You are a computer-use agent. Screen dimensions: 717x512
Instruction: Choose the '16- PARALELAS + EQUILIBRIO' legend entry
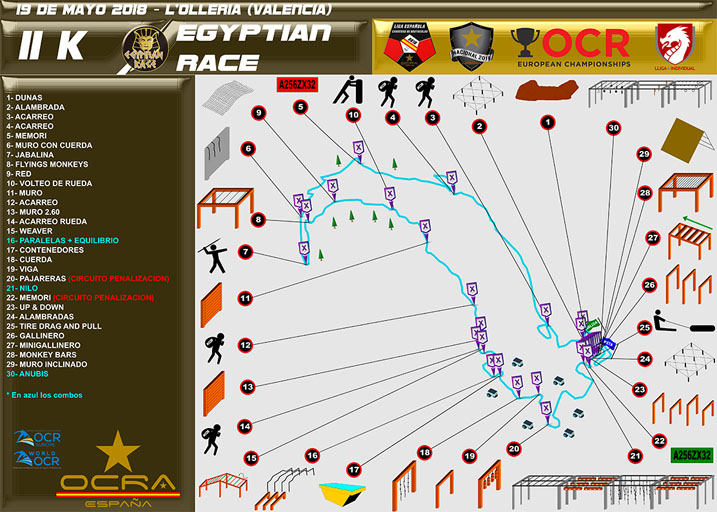63,241
